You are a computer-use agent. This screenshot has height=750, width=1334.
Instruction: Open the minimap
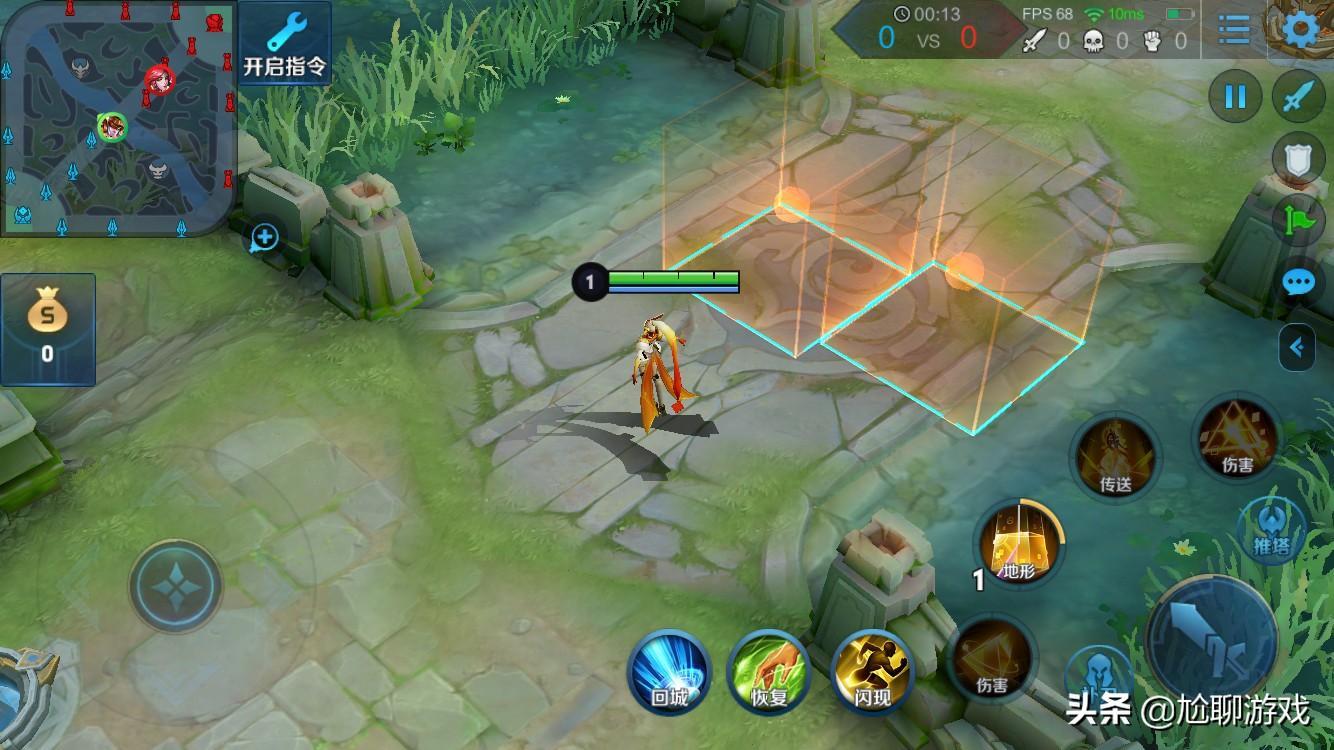click(x=118, y=118)
